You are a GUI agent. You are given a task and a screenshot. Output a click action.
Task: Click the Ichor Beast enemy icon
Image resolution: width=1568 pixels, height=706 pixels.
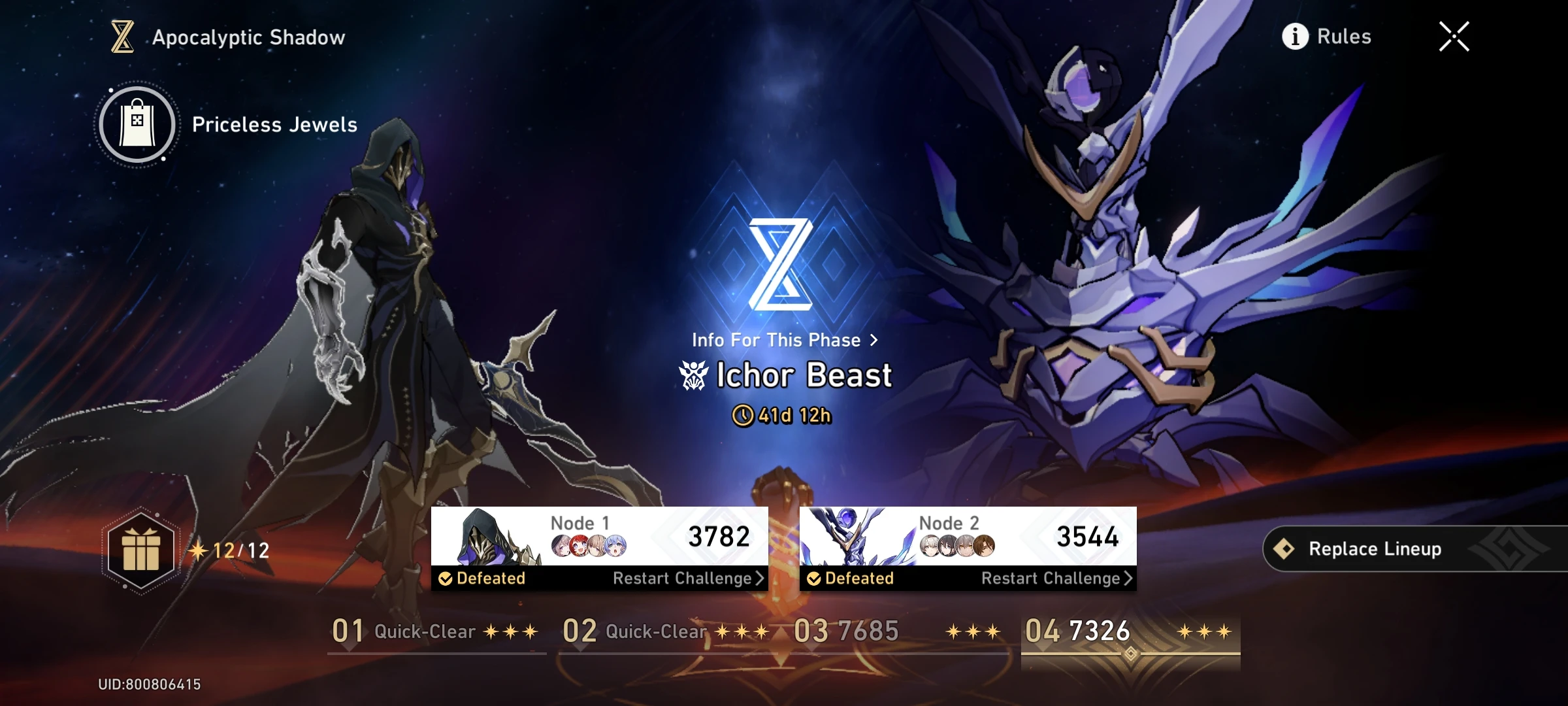coord(694,374)
